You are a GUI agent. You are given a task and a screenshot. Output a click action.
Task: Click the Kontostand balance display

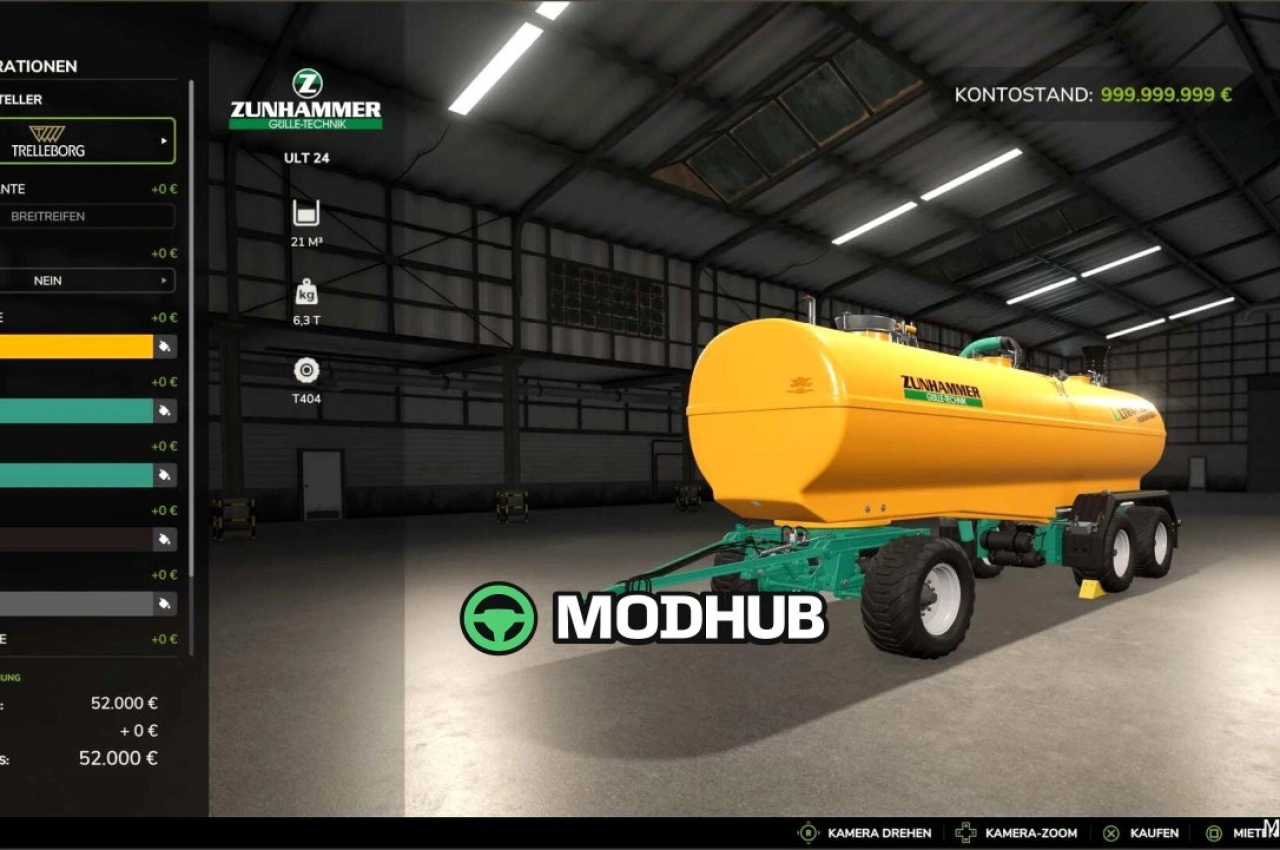pos(1093,94)
